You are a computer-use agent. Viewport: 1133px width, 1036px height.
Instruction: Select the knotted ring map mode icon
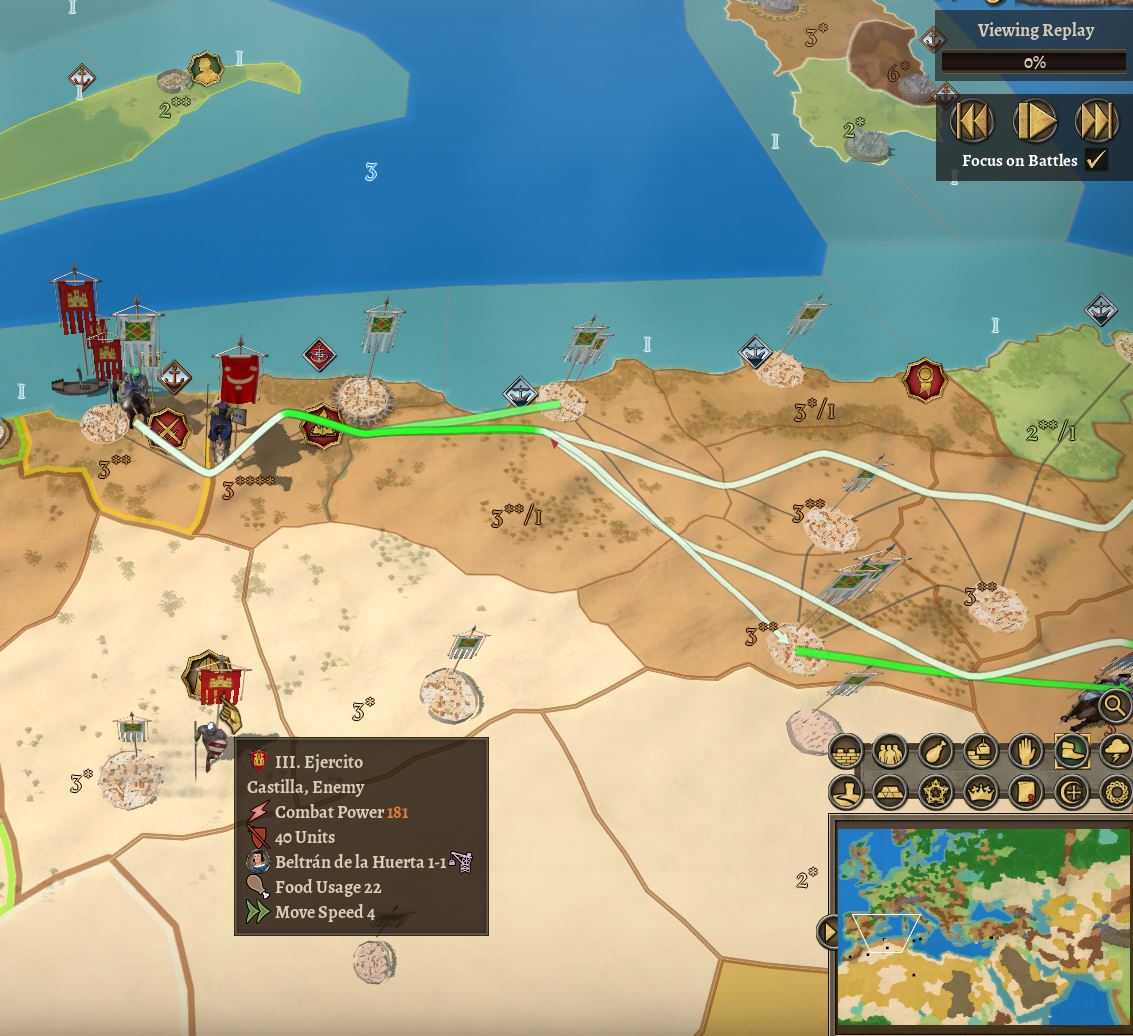pyautogui.click(x=1115, y=793)
